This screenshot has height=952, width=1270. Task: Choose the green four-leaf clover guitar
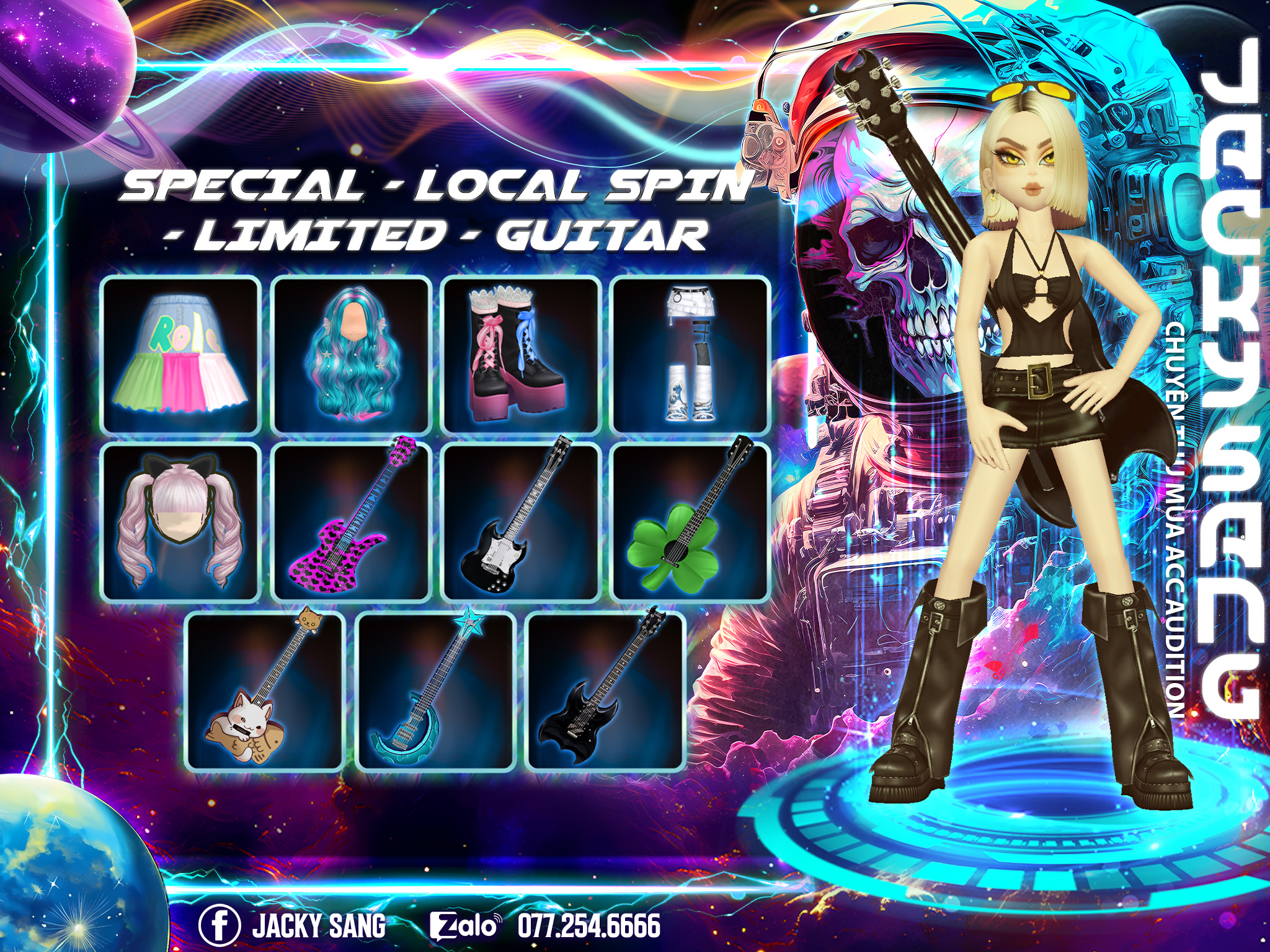tap(691, 522)
